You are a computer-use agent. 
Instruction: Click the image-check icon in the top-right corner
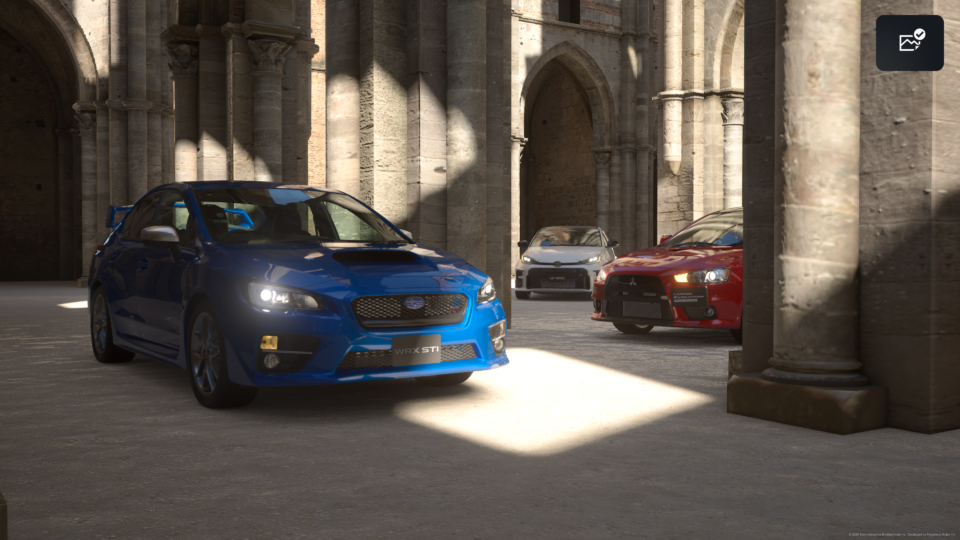910,42
